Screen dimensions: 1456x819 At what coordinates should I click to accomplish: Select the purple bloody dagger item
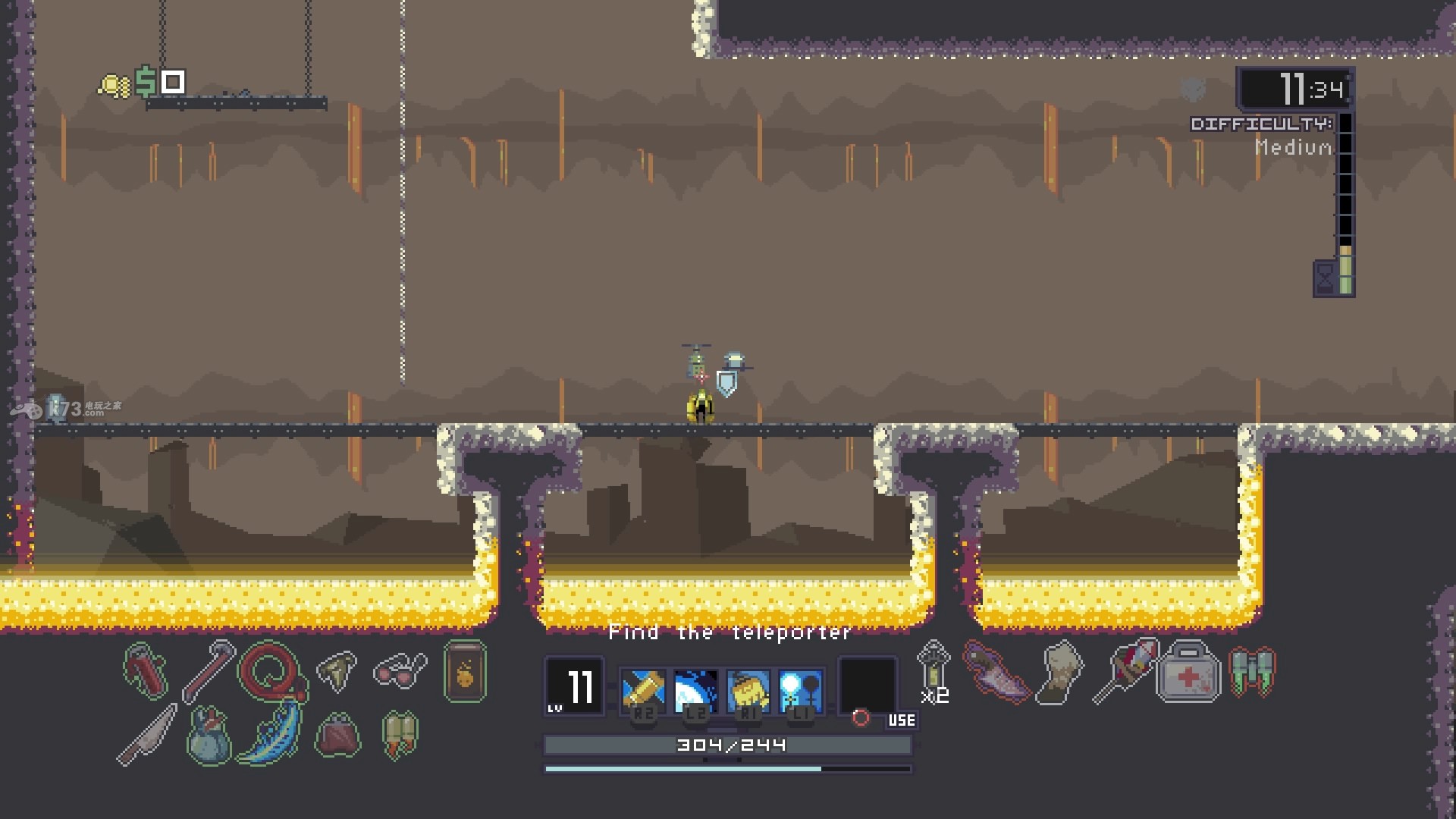pyautogui.click(x=996, y=672)
